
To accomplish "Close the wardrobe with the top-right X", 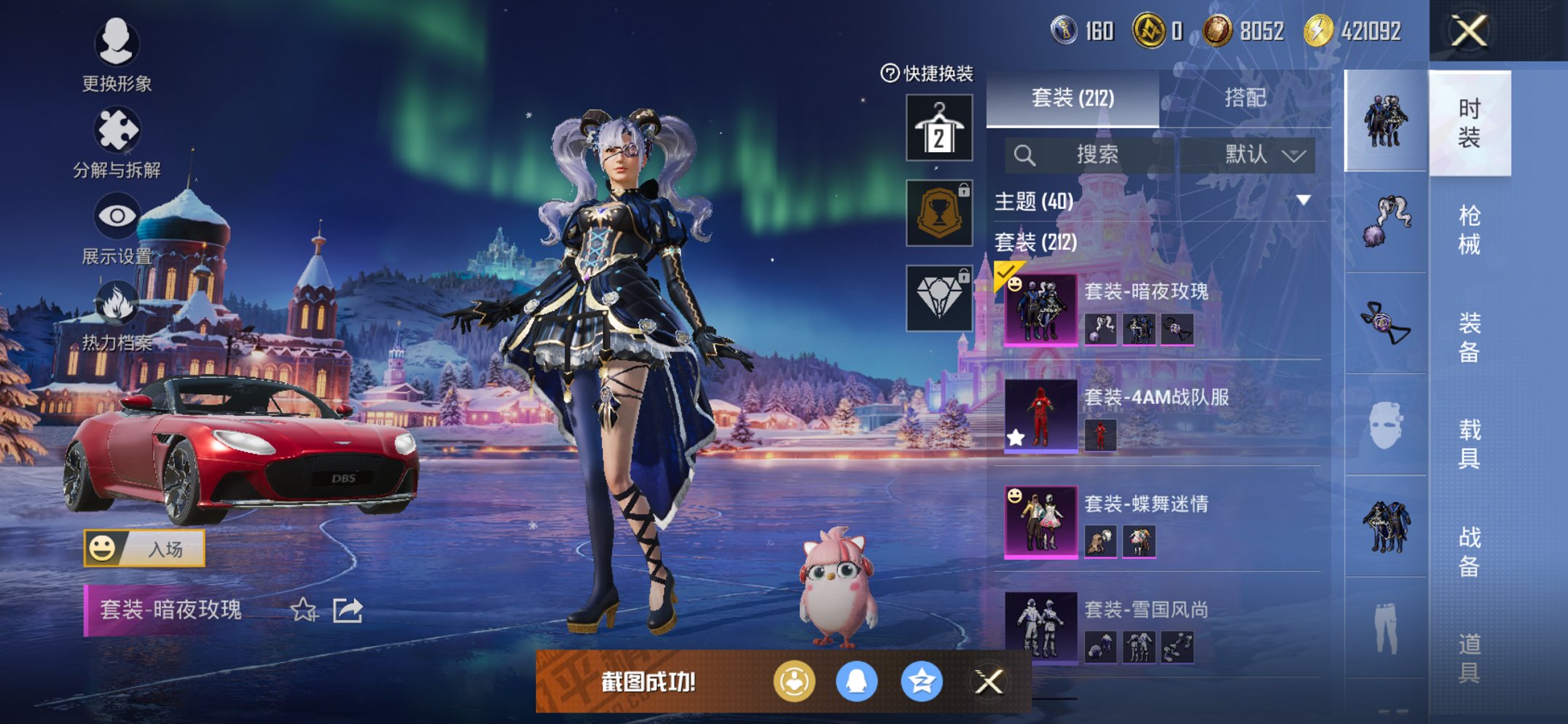I will [1468, 31].
